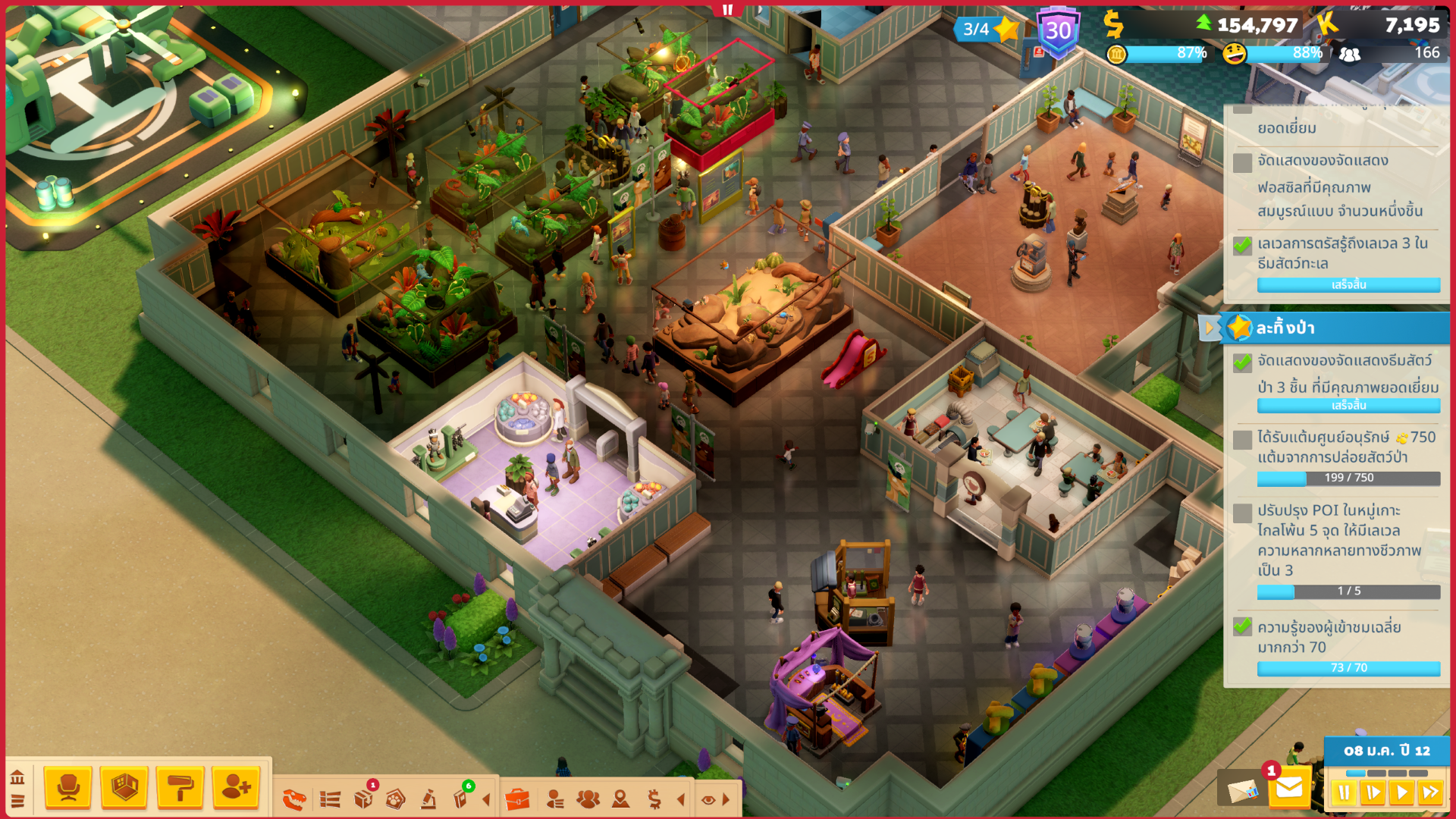Pause the game with the pause button
Viewport: 1456px width, 819px height.
pyautogui.click(x=1344, y=793)
